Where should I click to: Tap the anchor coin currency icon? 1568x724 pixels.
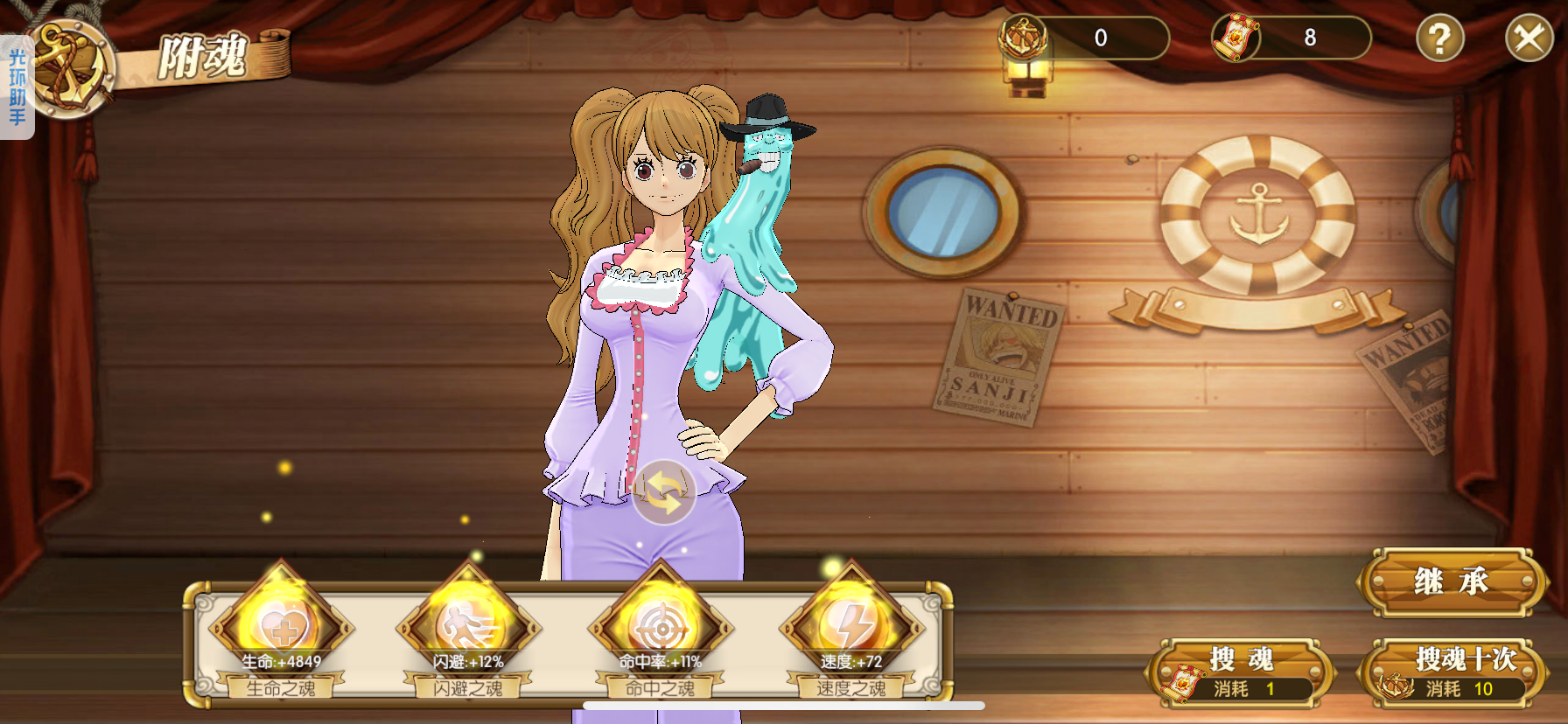coord(1023,37)
